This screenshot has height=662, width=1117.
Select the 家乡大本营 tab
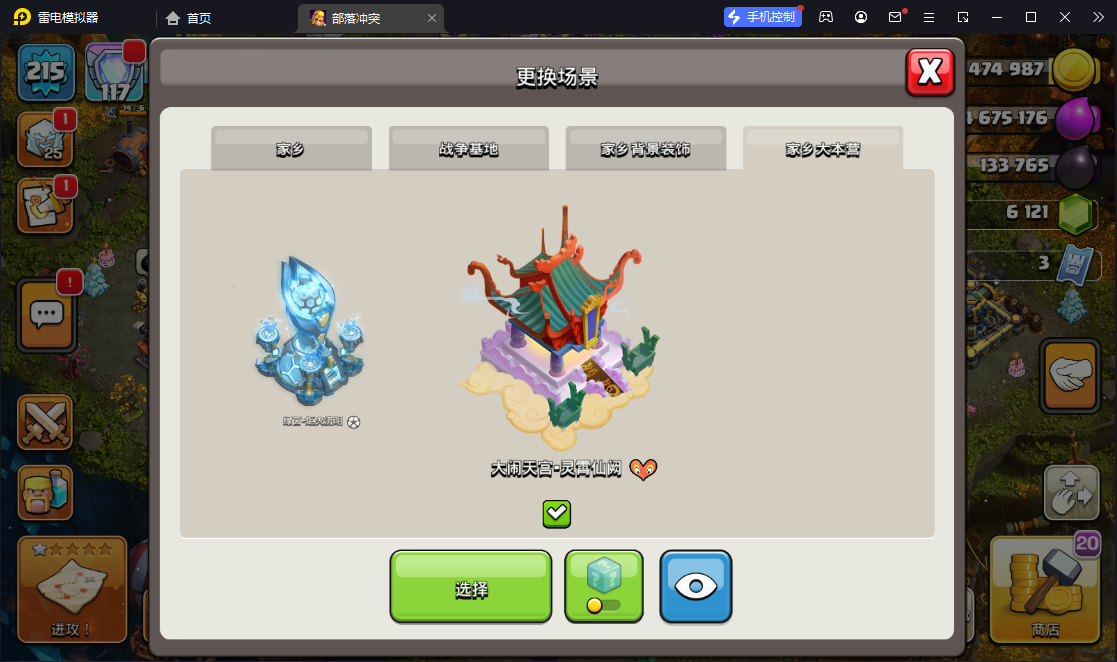(822, 149)
